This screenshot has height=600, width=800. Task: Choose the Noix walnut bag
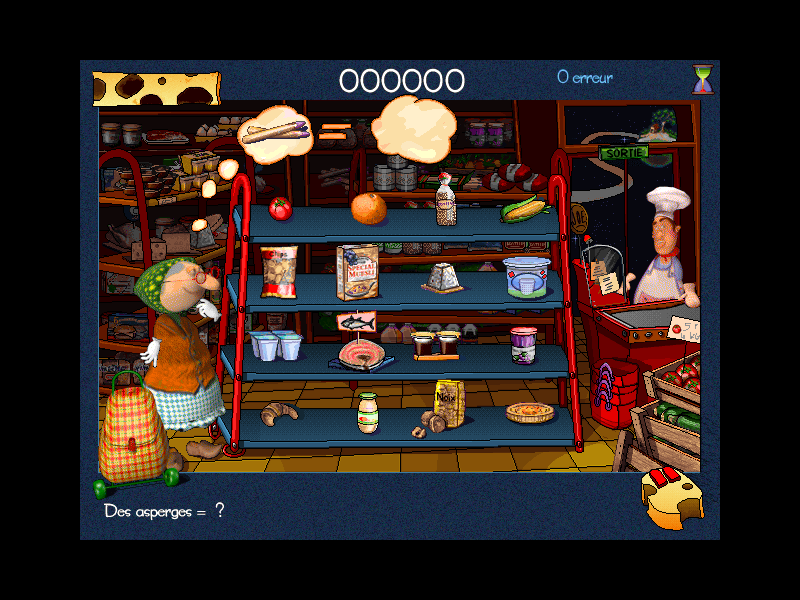click(447, 404)
